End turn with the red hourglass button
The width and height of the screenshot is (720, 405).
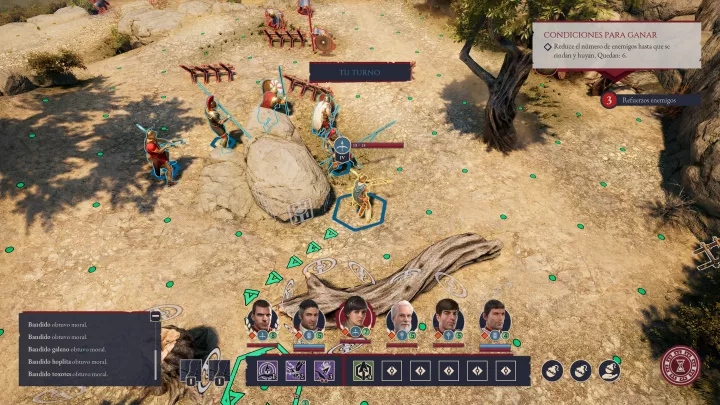(682, 365)
